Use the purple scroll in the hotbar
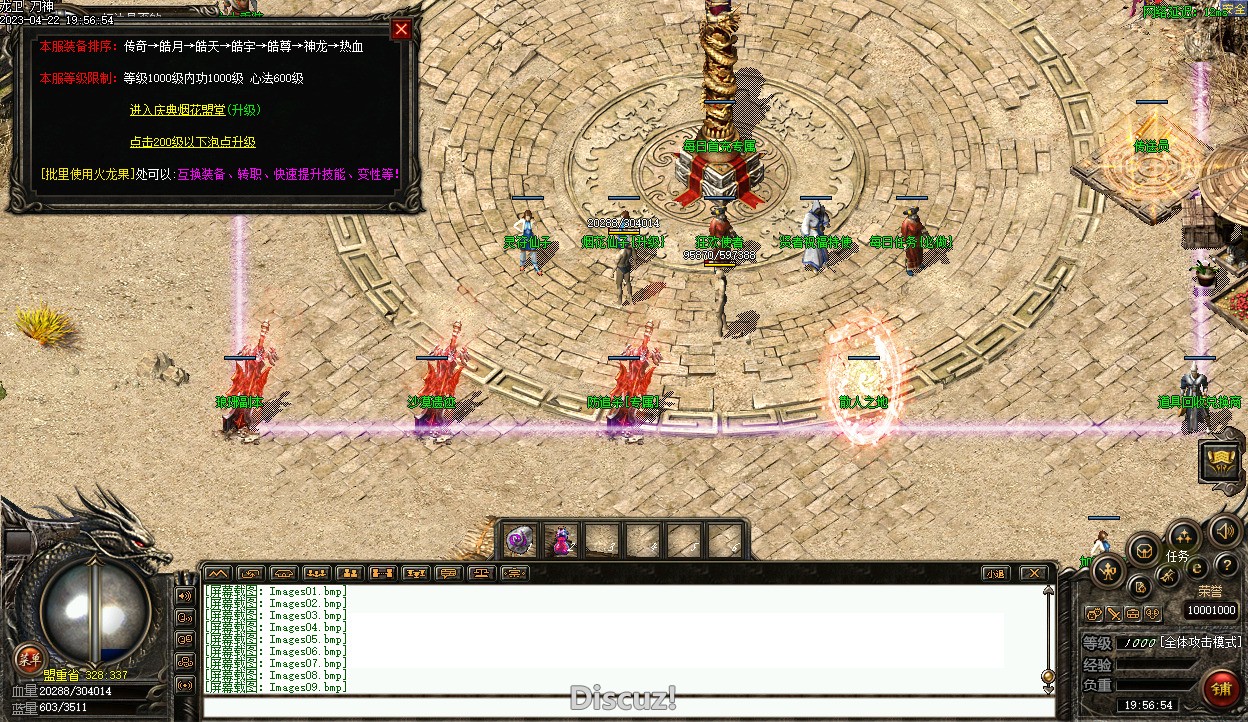Image resolution: width=1248 pixels, height=722 pixels. pos(520,540)
